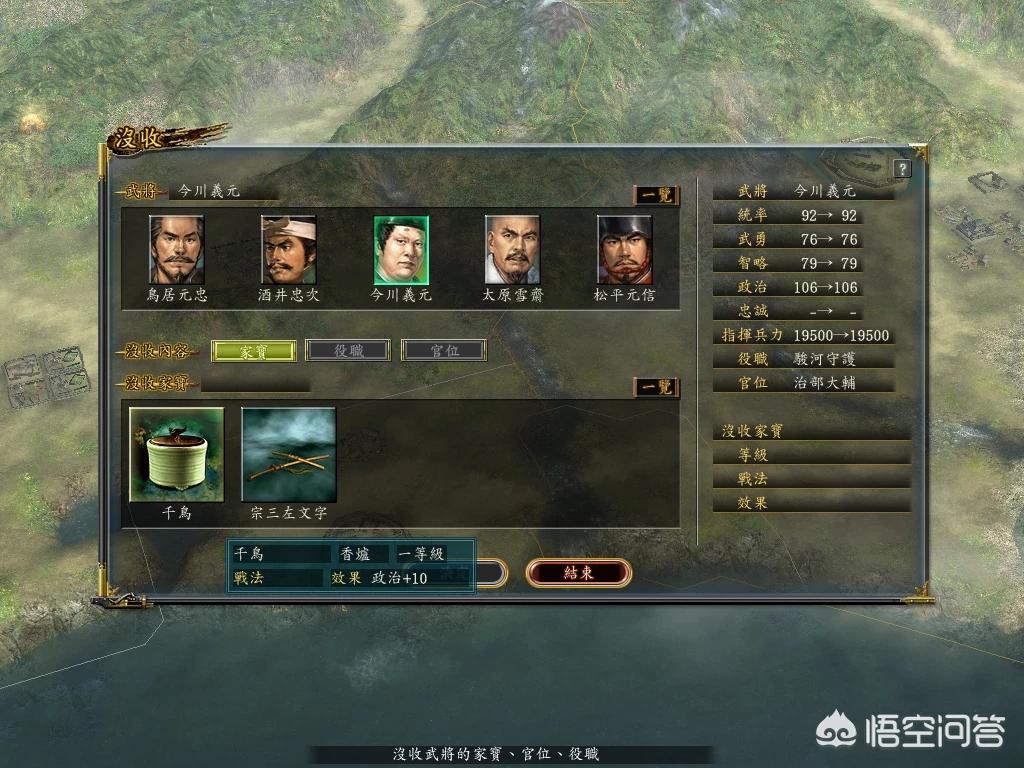This screenshot has height=768, width=1024.
Task: Open the 一覽 list for 沒收家寶
Action: click(656, 387)
